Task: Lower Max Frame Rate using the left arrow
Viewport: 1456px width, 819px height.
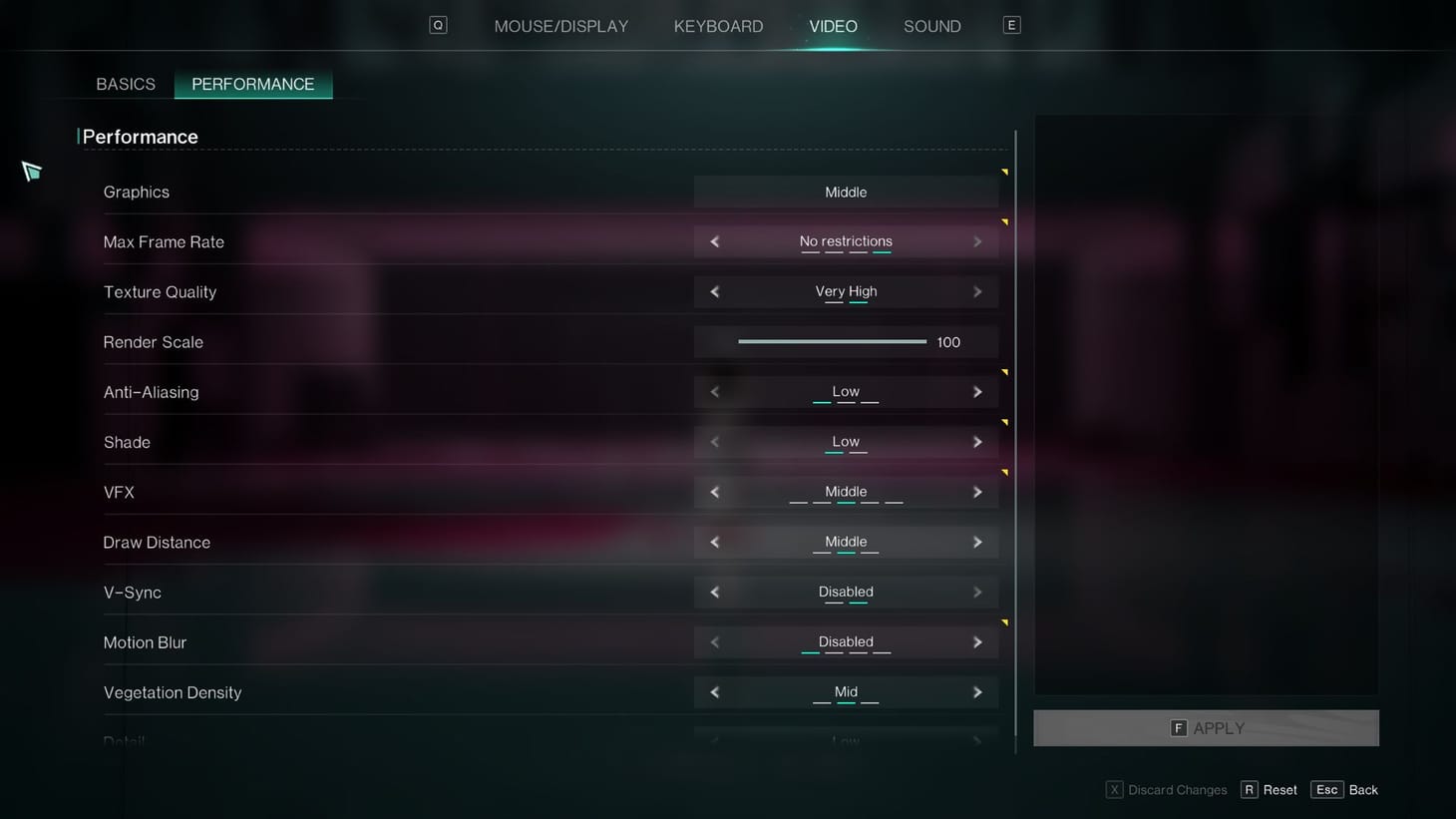Action: click(715, 241)
